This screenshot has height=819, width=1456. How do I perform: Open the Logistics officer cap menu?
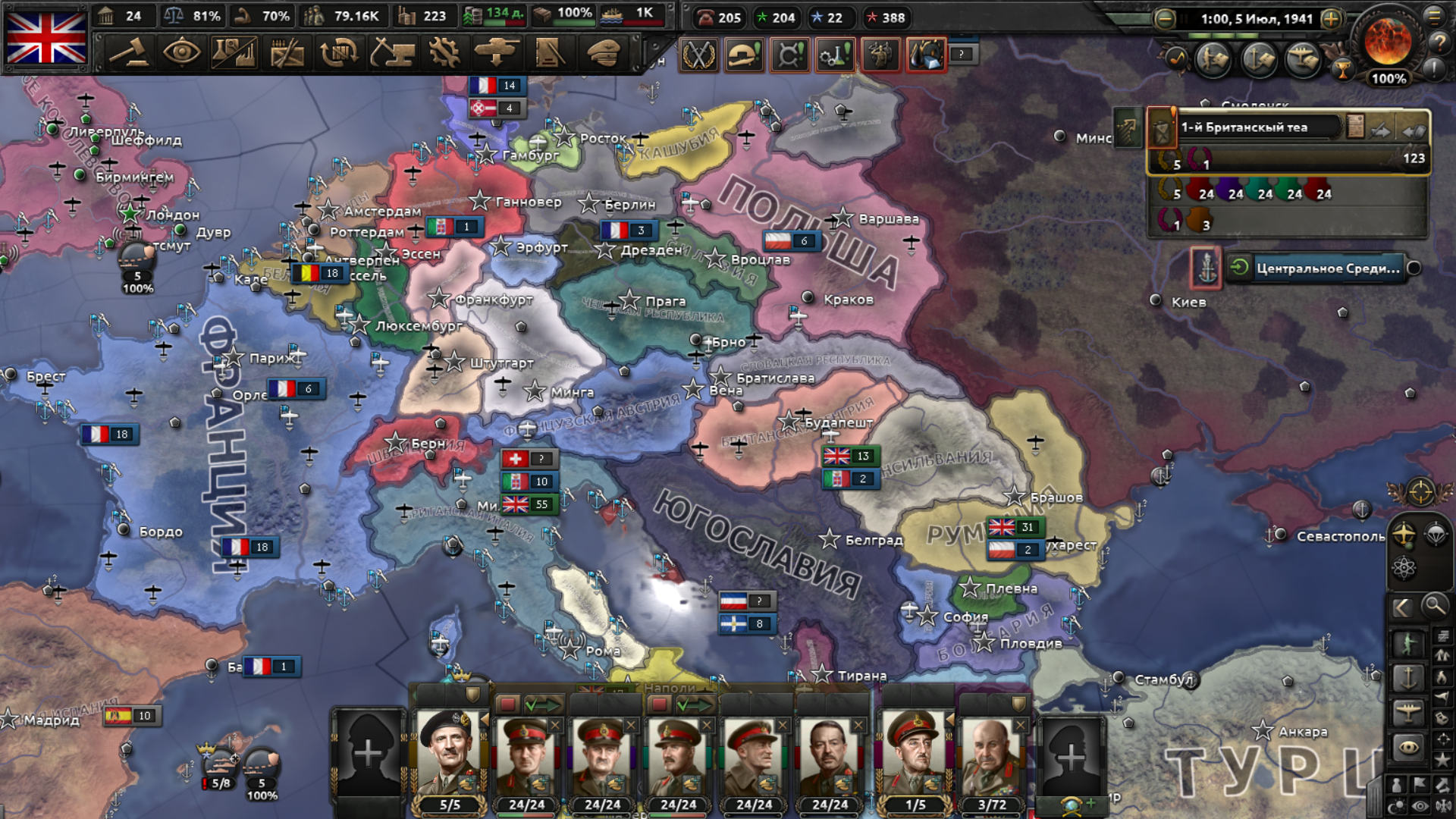[603, 52]
